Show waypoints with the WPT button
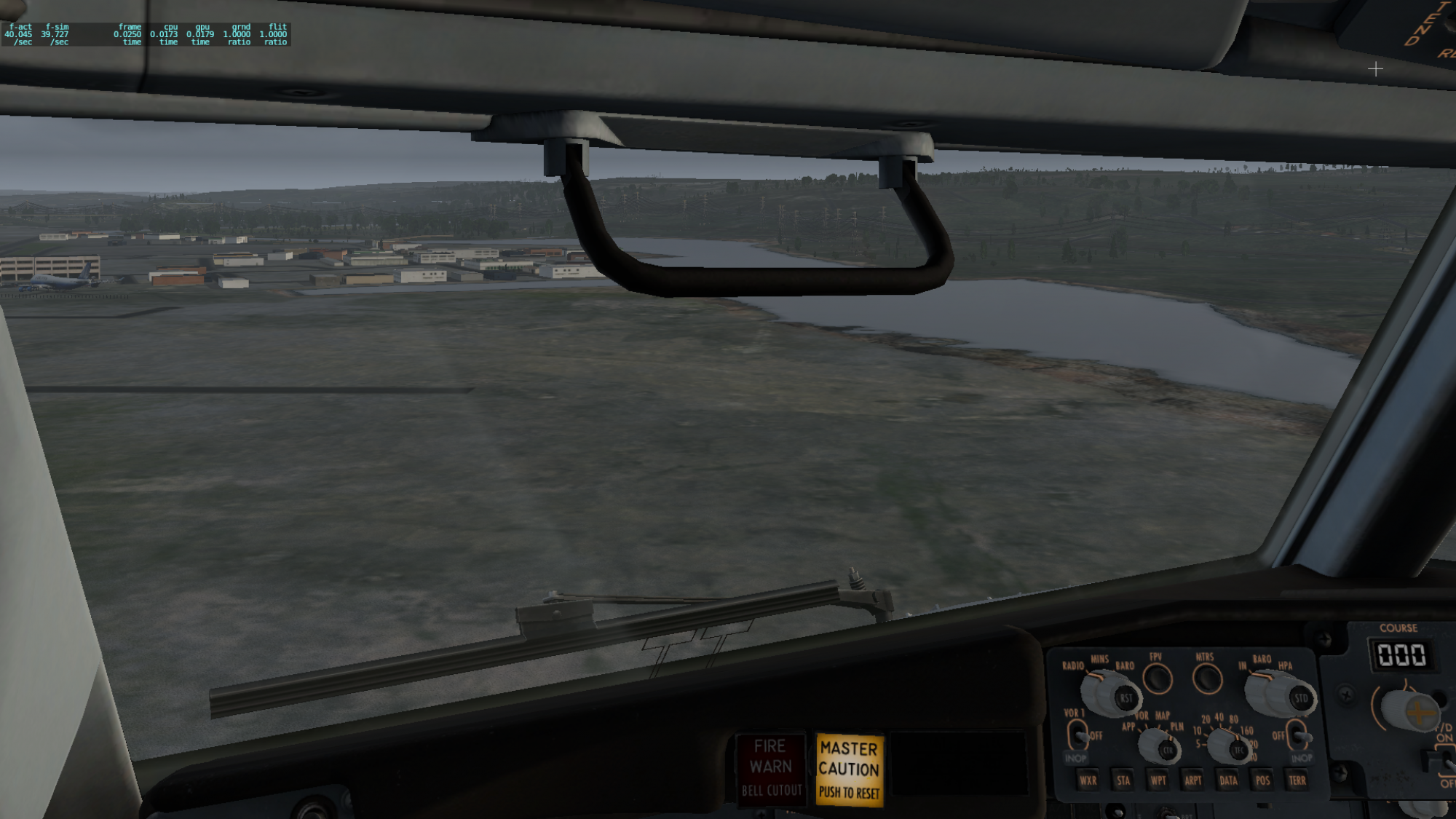1456x819 pixels. coord(1158,780)
